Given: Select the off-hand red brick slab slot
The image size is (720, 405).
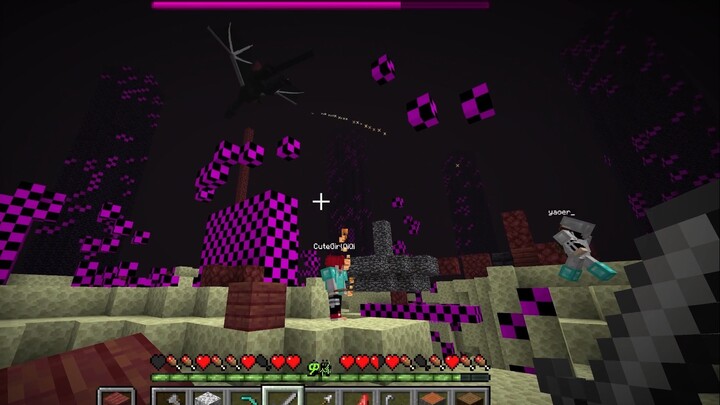Looking at the screenshot, I should pyautogui.click(x=117, y=398).
